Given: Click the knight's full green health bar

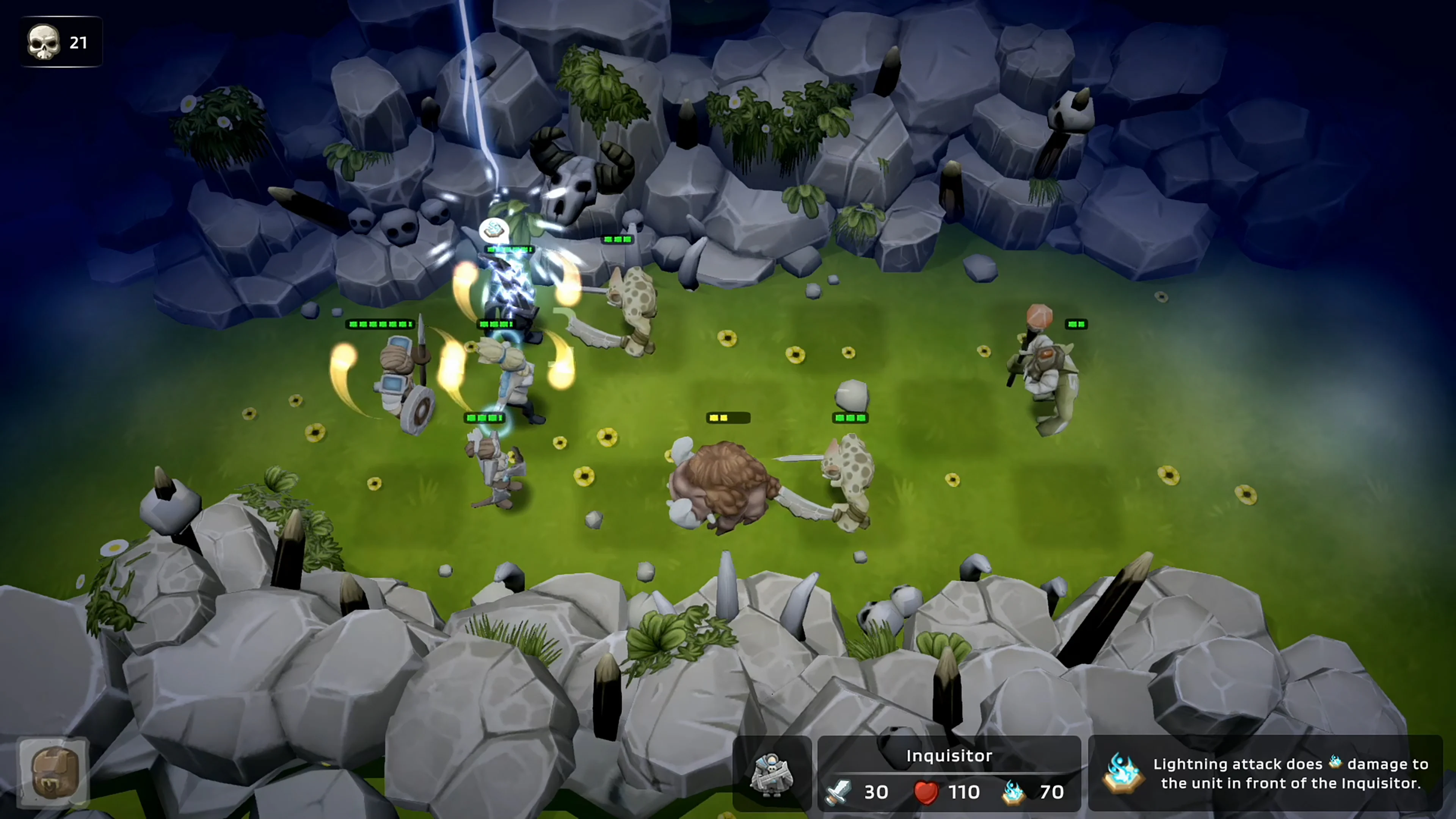Looking at the screenshot, I should tap(380, 324).
